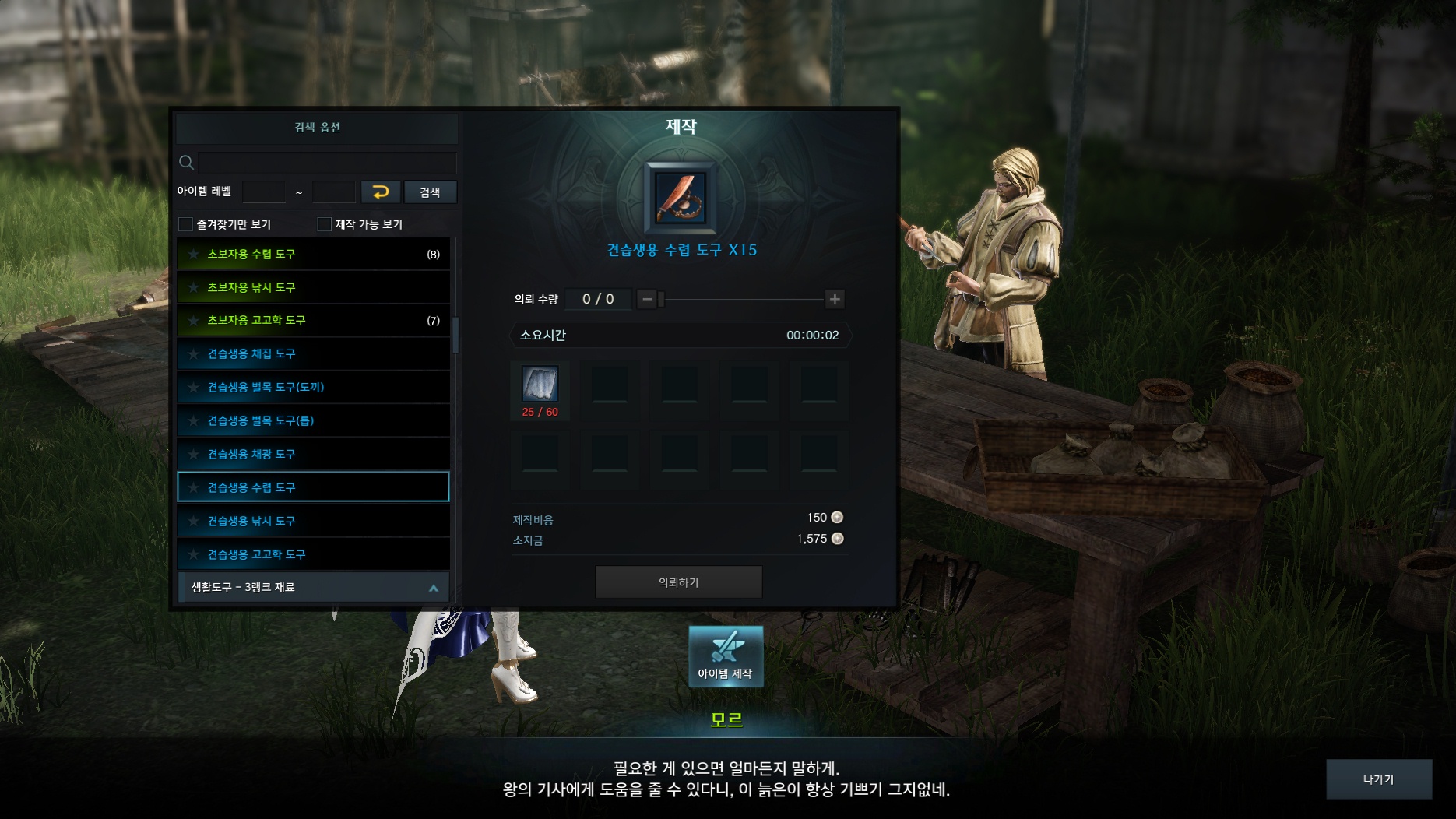Choose 견습생용 벌목 도구(톱) recipe
Viewport: 1456px width, 819px height.
click(313, 420)
